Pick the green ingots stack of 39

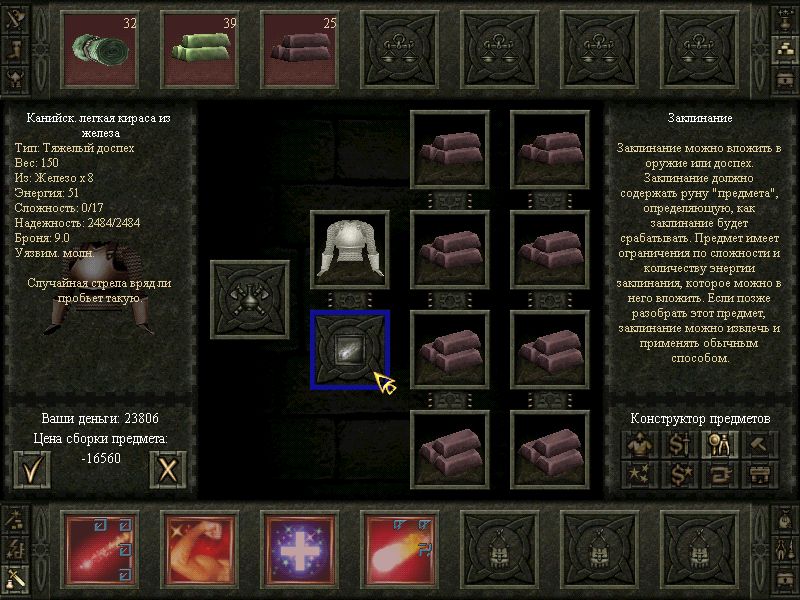pos(200,48)
